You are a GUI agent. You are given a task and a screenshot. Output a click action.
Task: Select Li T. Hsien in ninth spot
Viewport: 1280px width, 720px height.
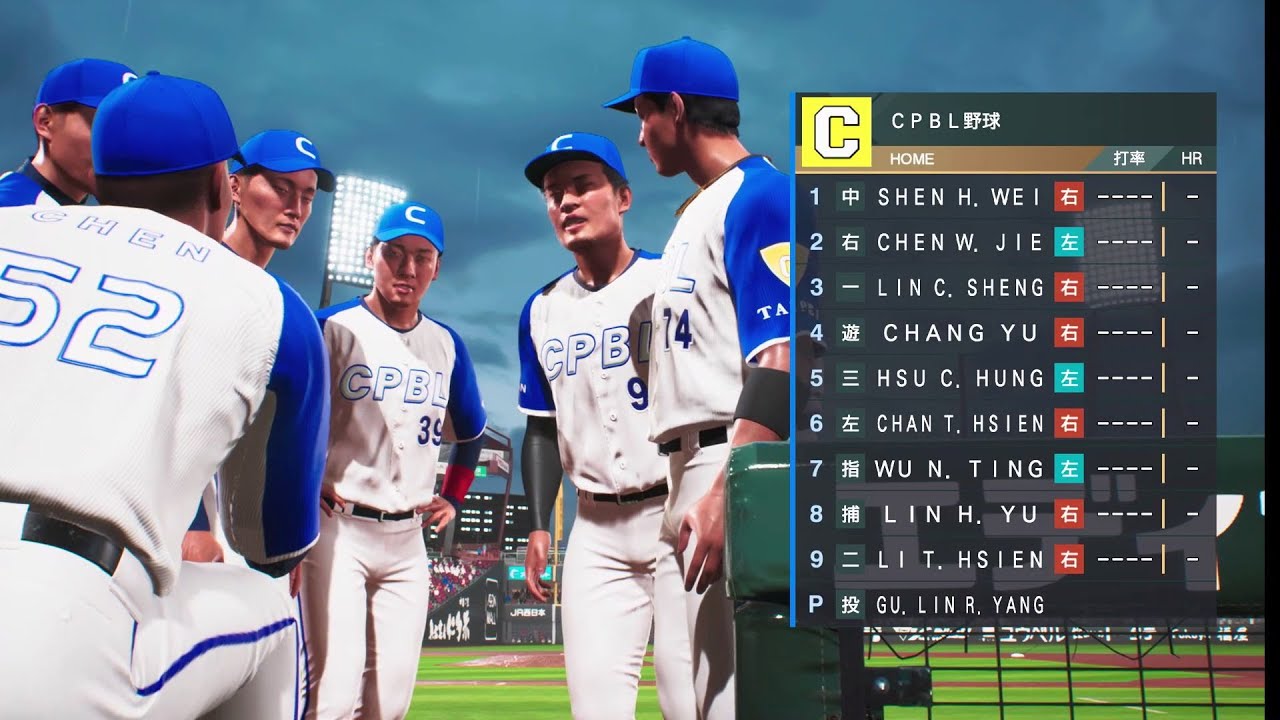pyautogui.click(x=959, y=559)
